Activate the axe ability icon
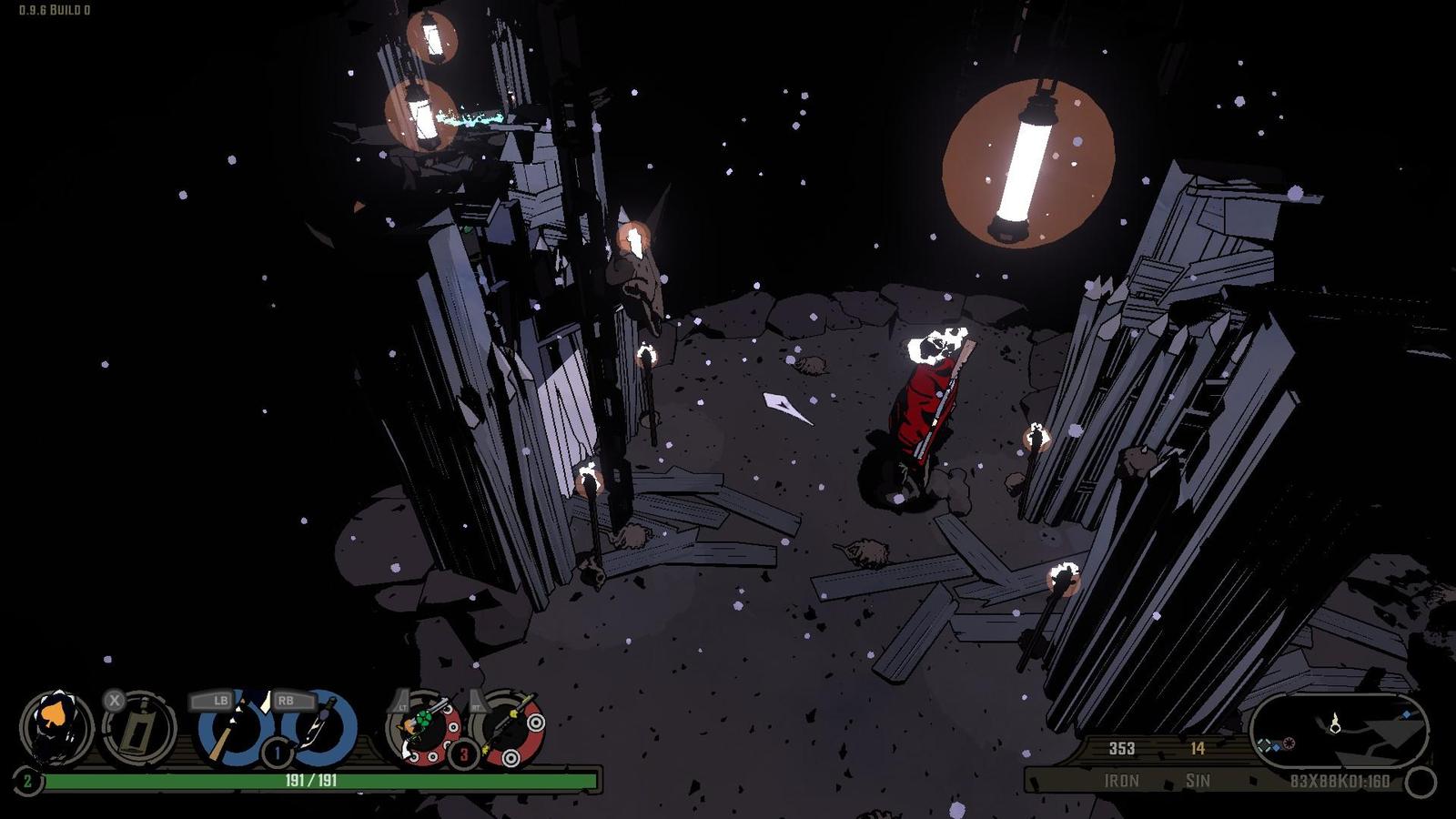 pos(231,728)
